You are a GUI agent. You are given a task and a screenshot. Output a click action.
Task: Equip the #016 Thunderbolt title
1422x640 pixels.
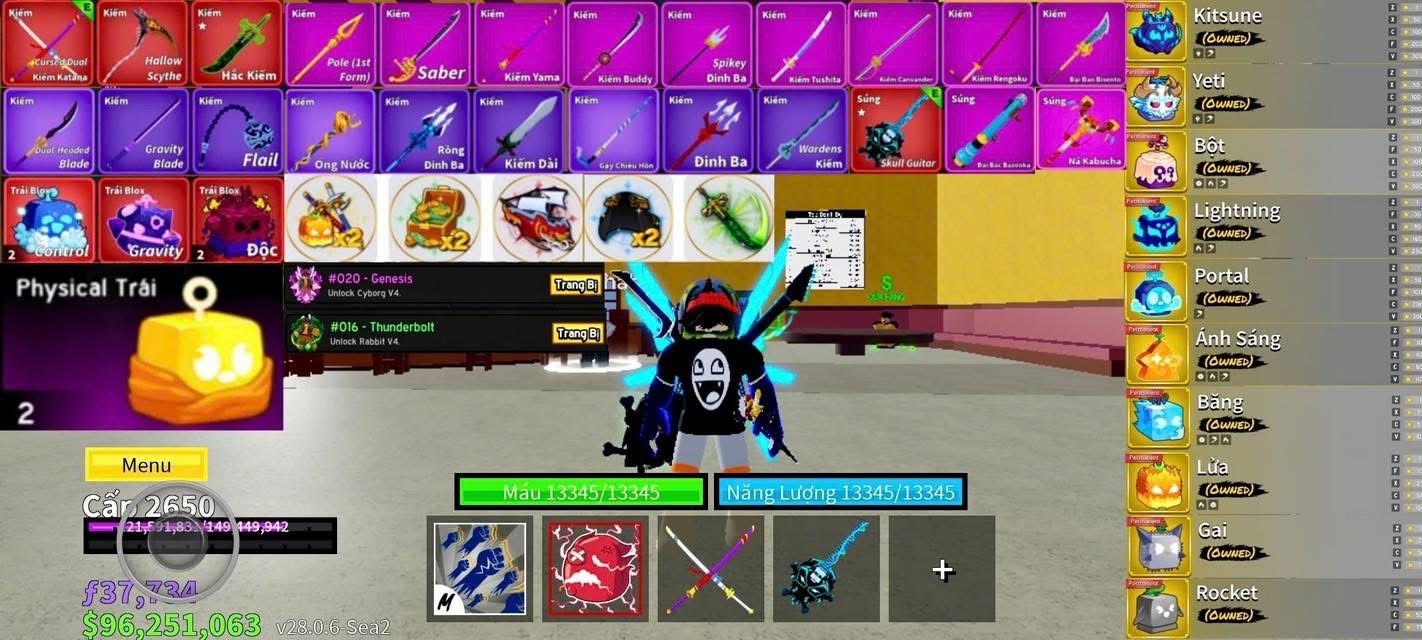click(x=577, y=334)
